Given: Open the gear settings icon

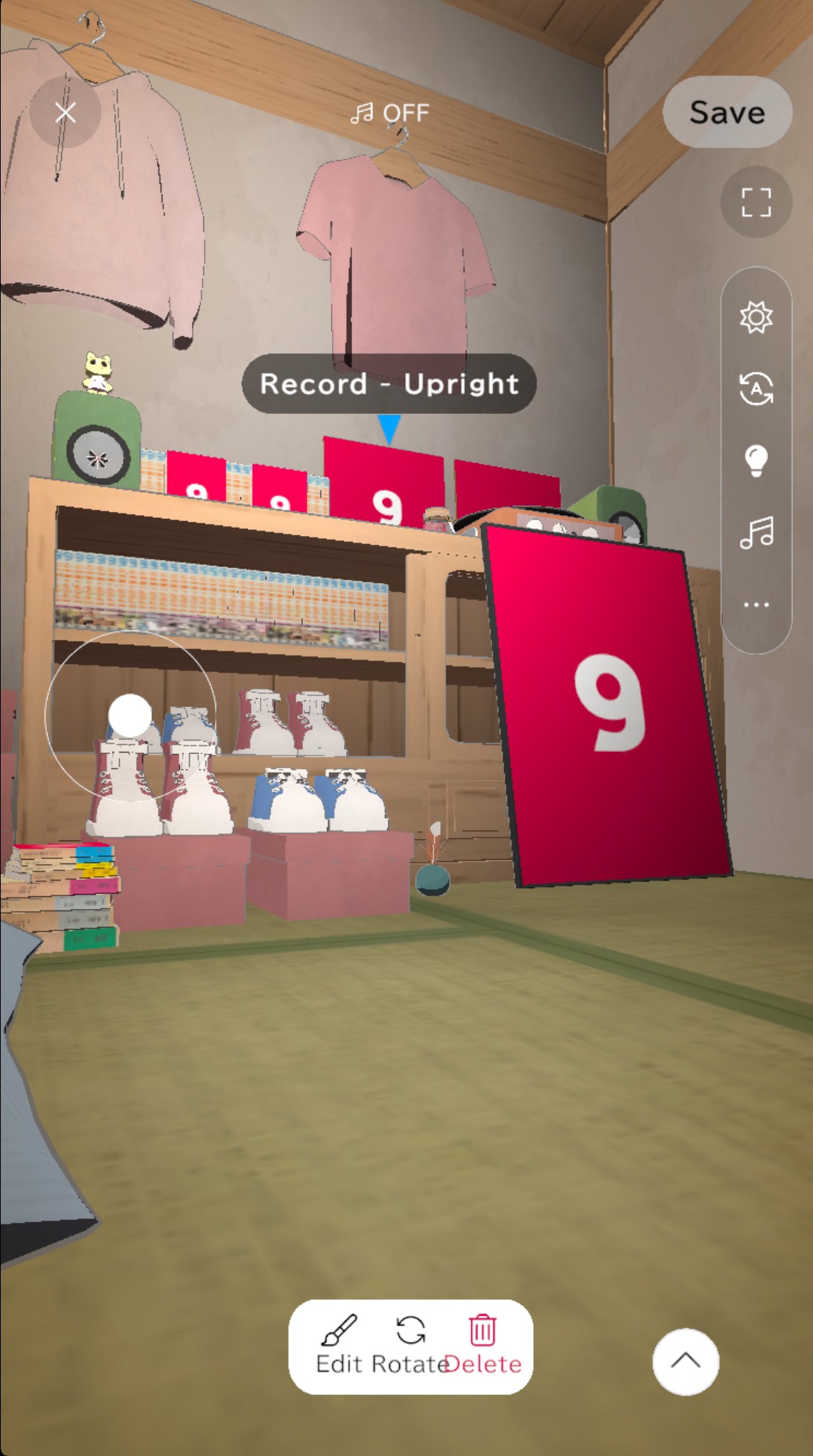Looking at the screenshot, I should (x=756, y=317).
